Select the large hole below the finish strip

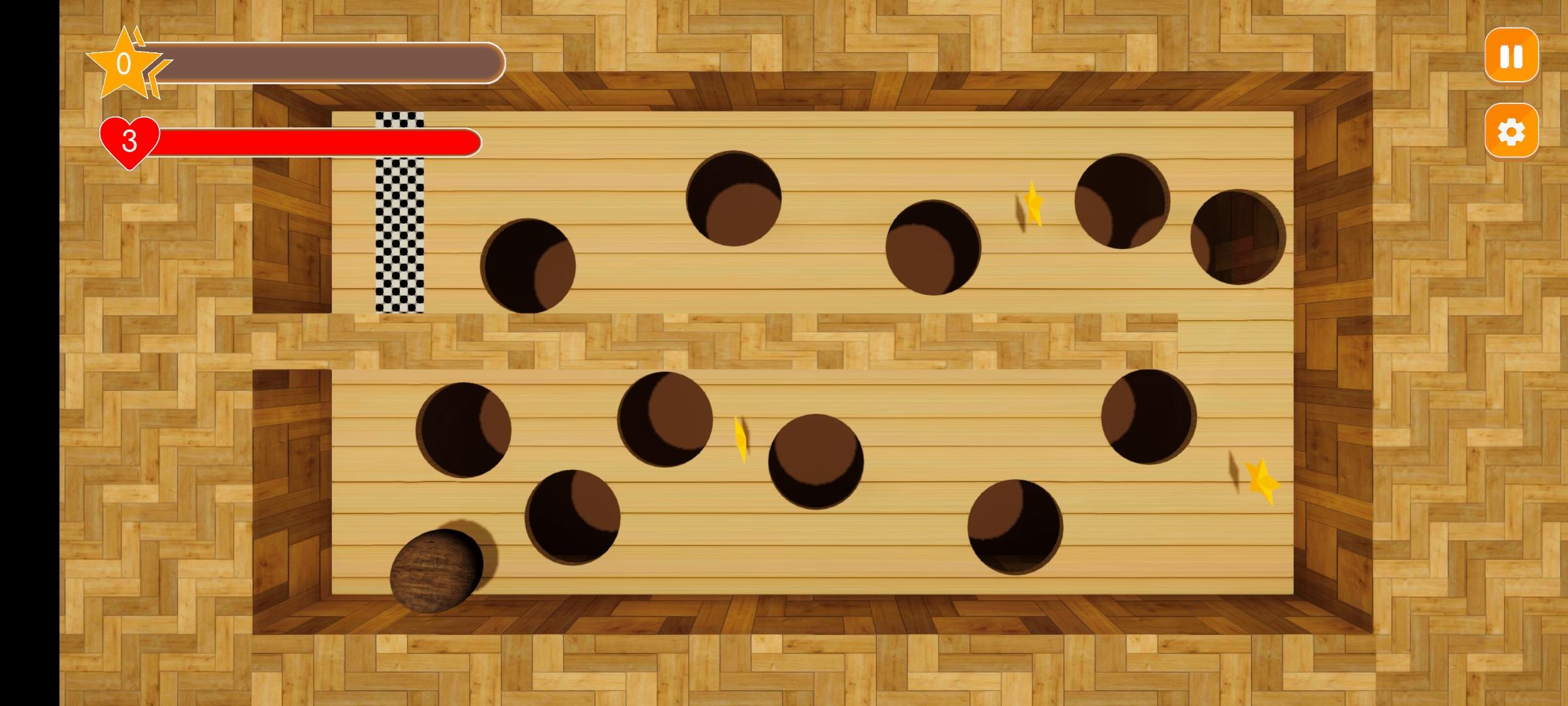(x=529, y=265)
